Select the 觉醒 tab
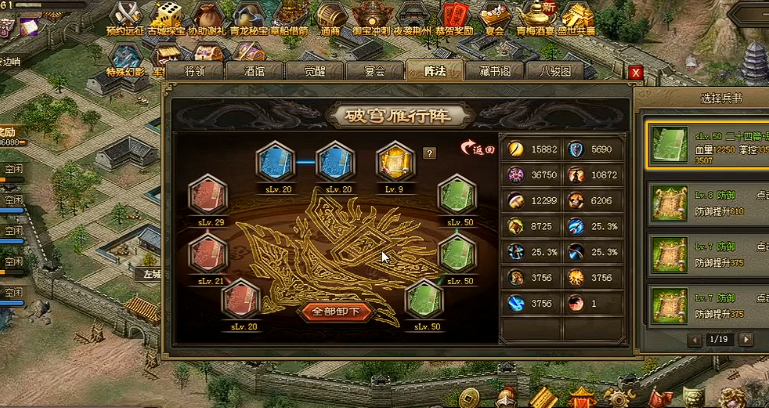This screenshot has width=769, height=408. (314, 71)
